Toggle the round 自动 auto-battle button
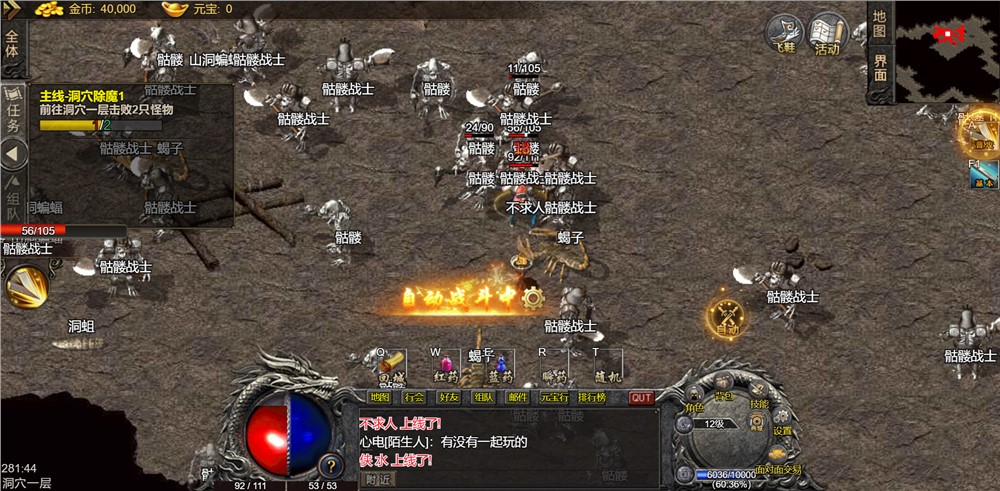Viewport: 1000px width, 491px height. [726, 316]
